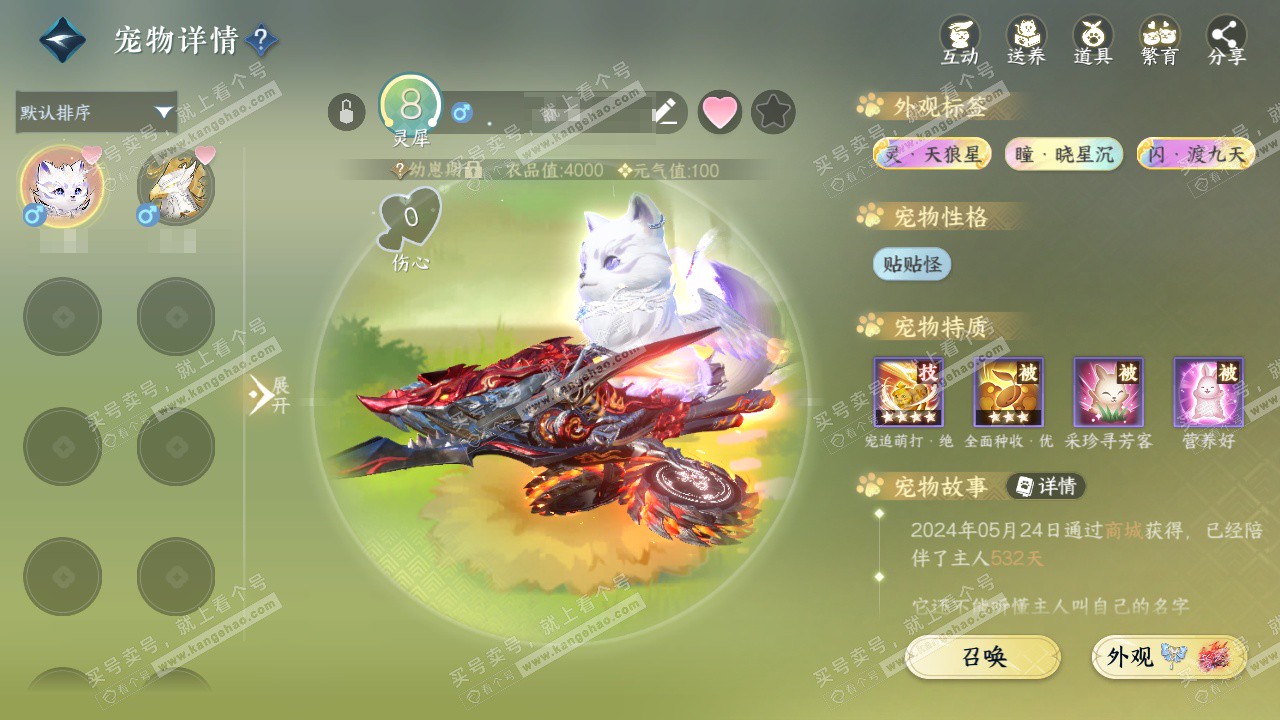Open the 外观 appearance button
The width and height of the screenshot is (1280, 720).
coord(1169,657)
